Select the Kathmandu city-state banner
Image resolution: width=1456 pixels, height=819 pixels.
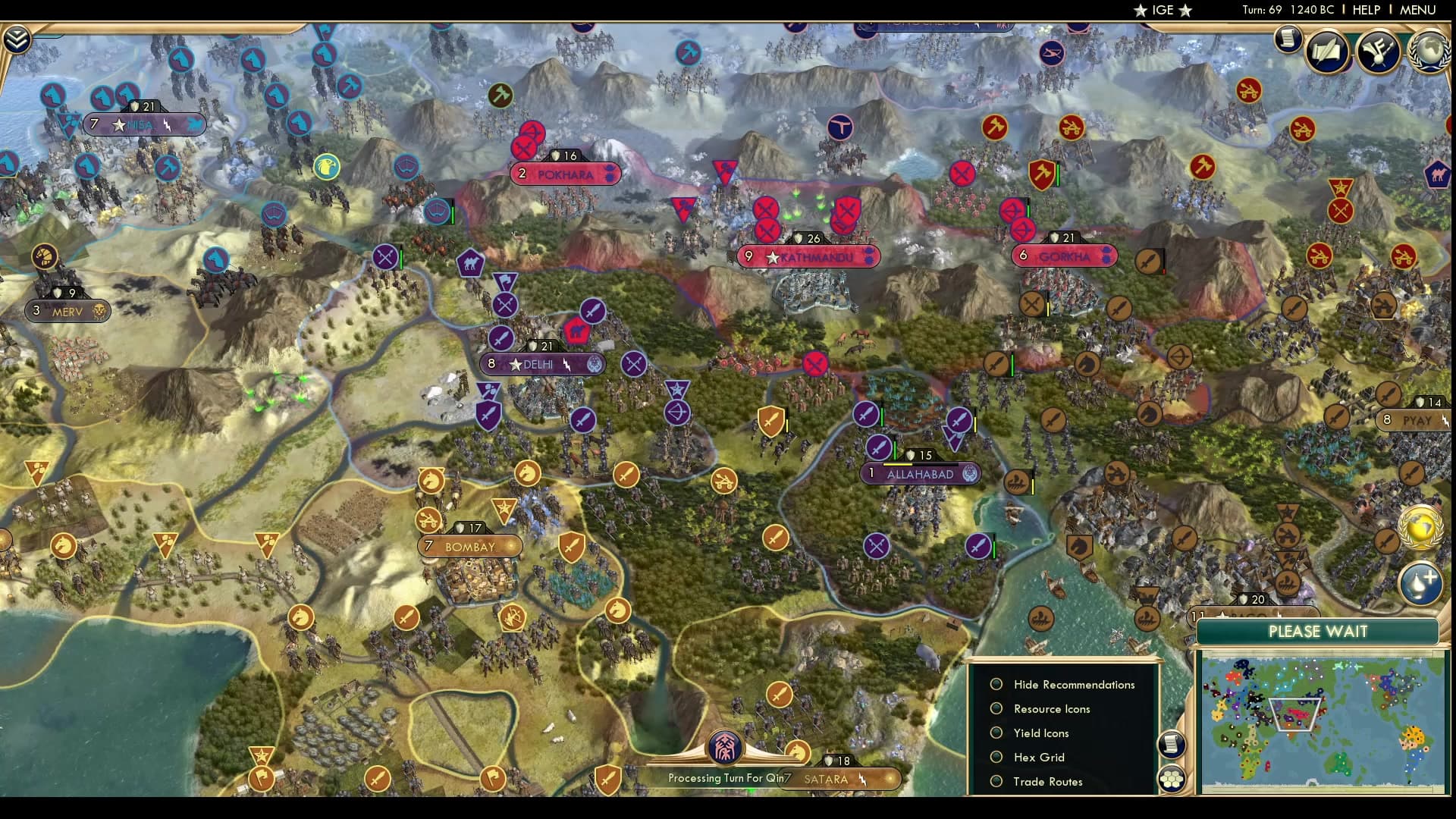tap(809, 257)
